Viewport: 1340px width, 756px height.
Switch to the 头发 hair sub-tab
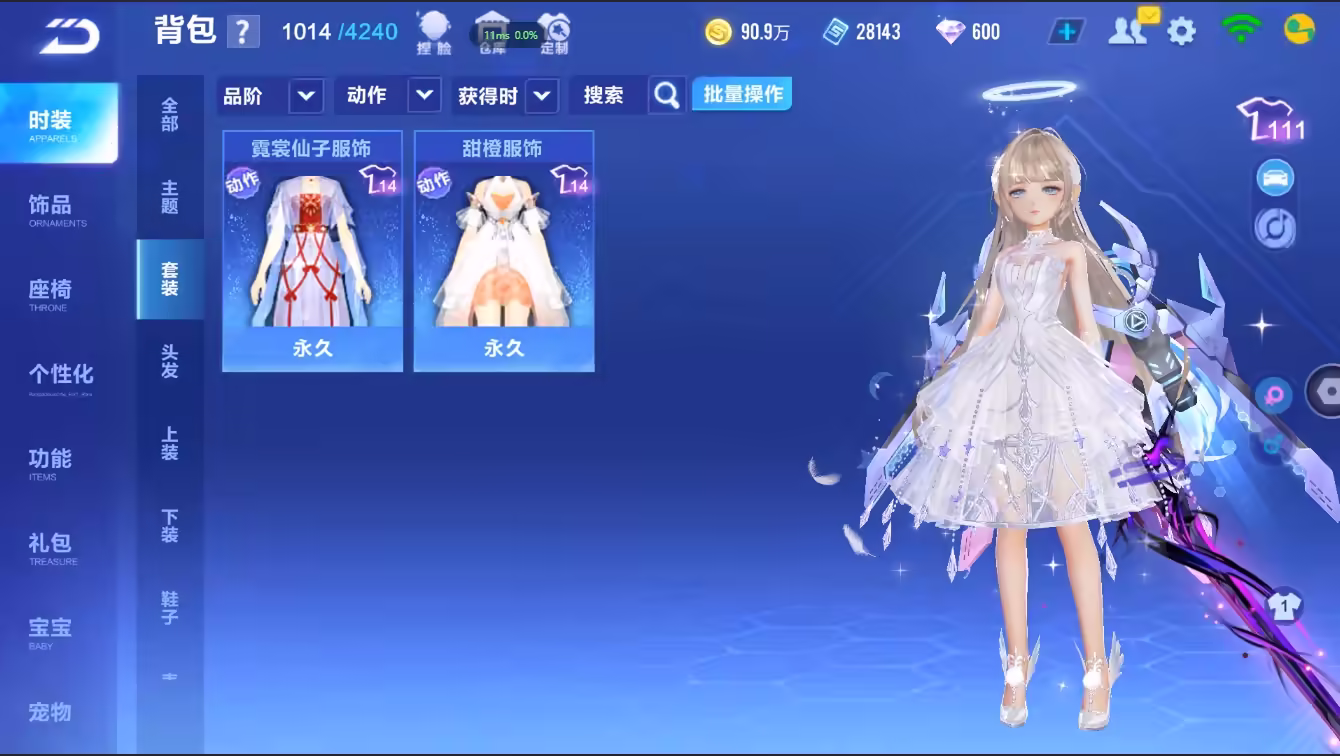(x=170, y=361)
